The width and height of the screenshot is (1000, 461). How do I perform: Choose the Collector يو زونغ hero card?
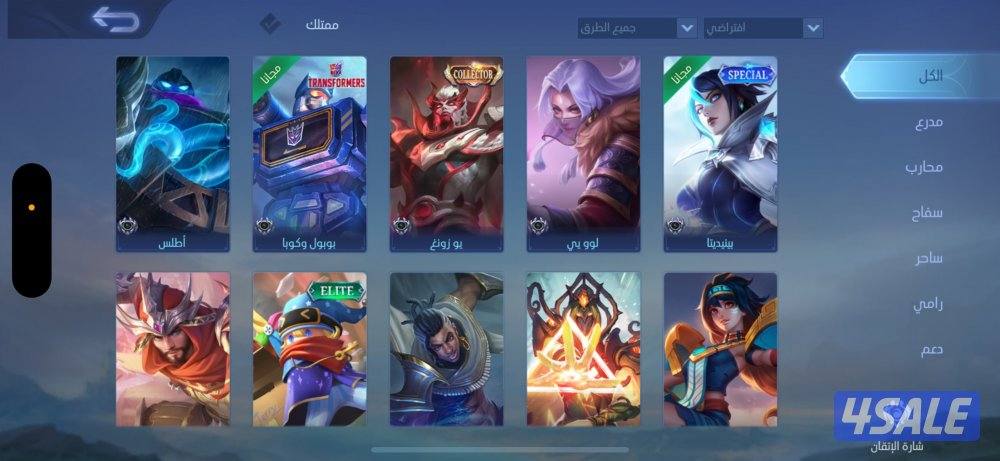point(446,153)
